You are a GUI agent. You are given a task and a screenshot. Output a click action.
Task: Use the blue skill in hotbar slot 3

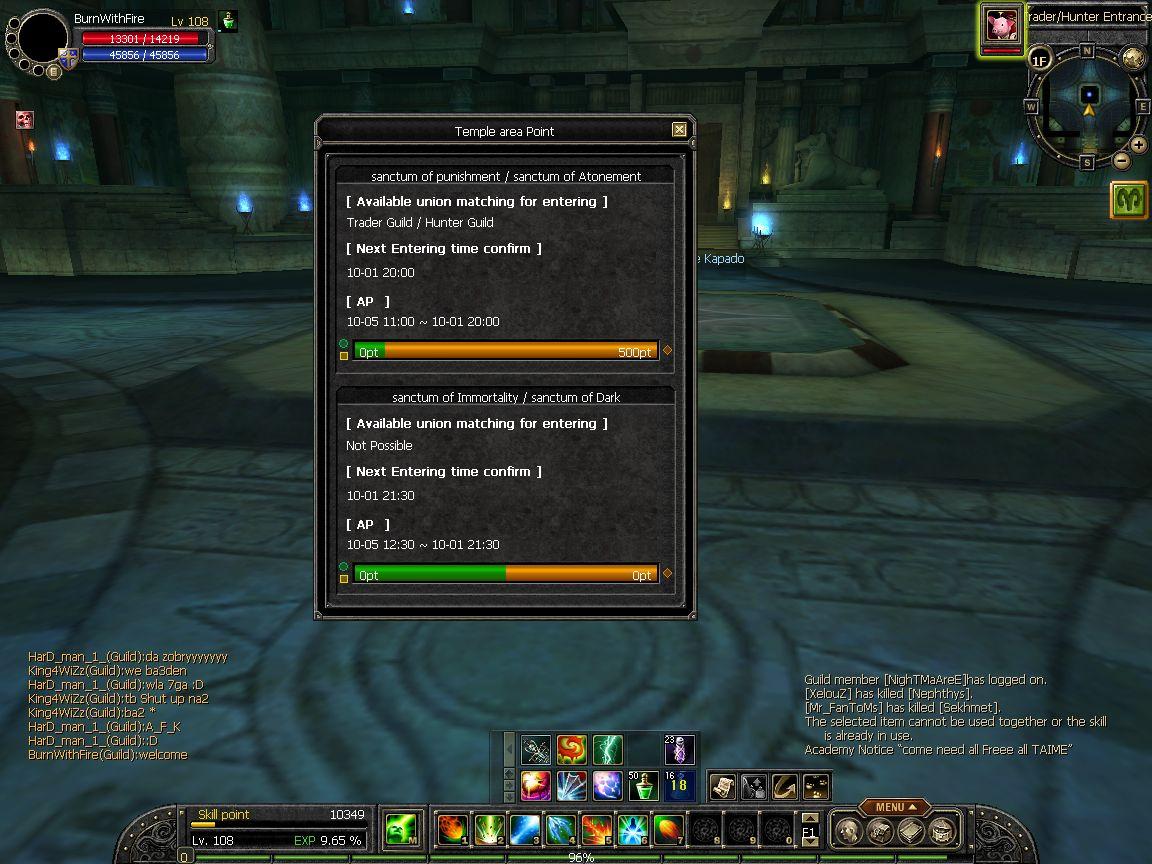click(524, 829)
